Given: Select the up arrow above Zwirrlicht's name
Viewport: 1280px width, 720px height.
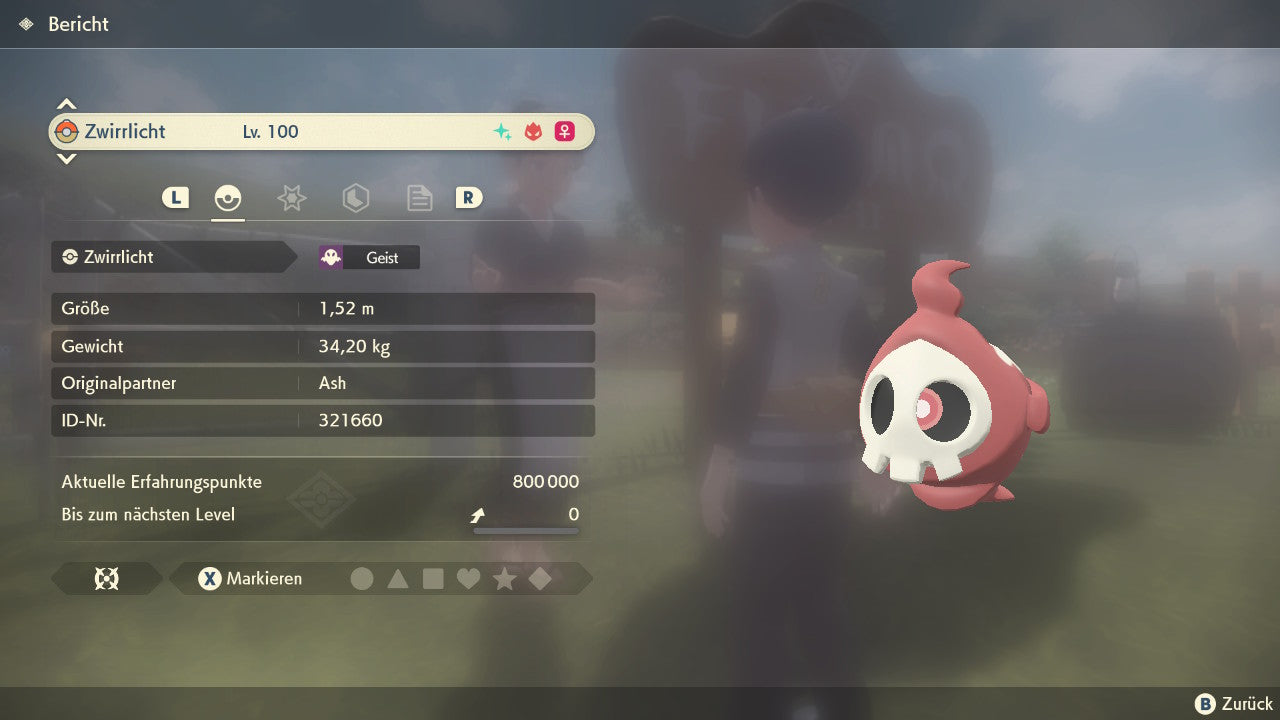Looking at the screenshot, I should tap(66, 104).
